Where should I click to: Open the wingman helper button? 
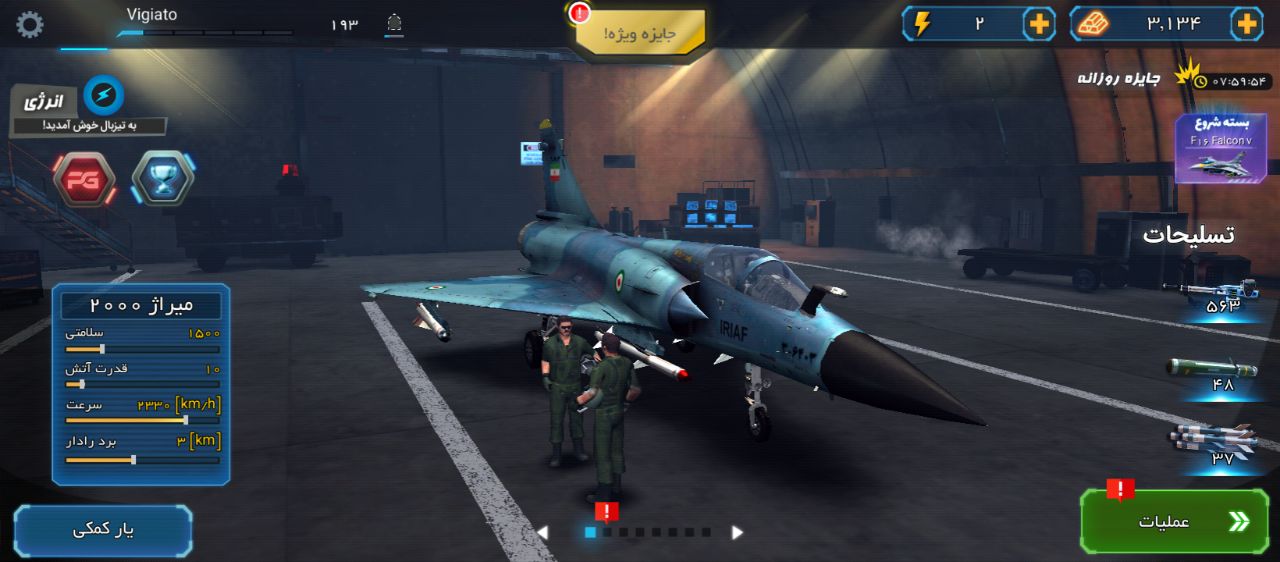pyautogui.click(x=103, y=530)
